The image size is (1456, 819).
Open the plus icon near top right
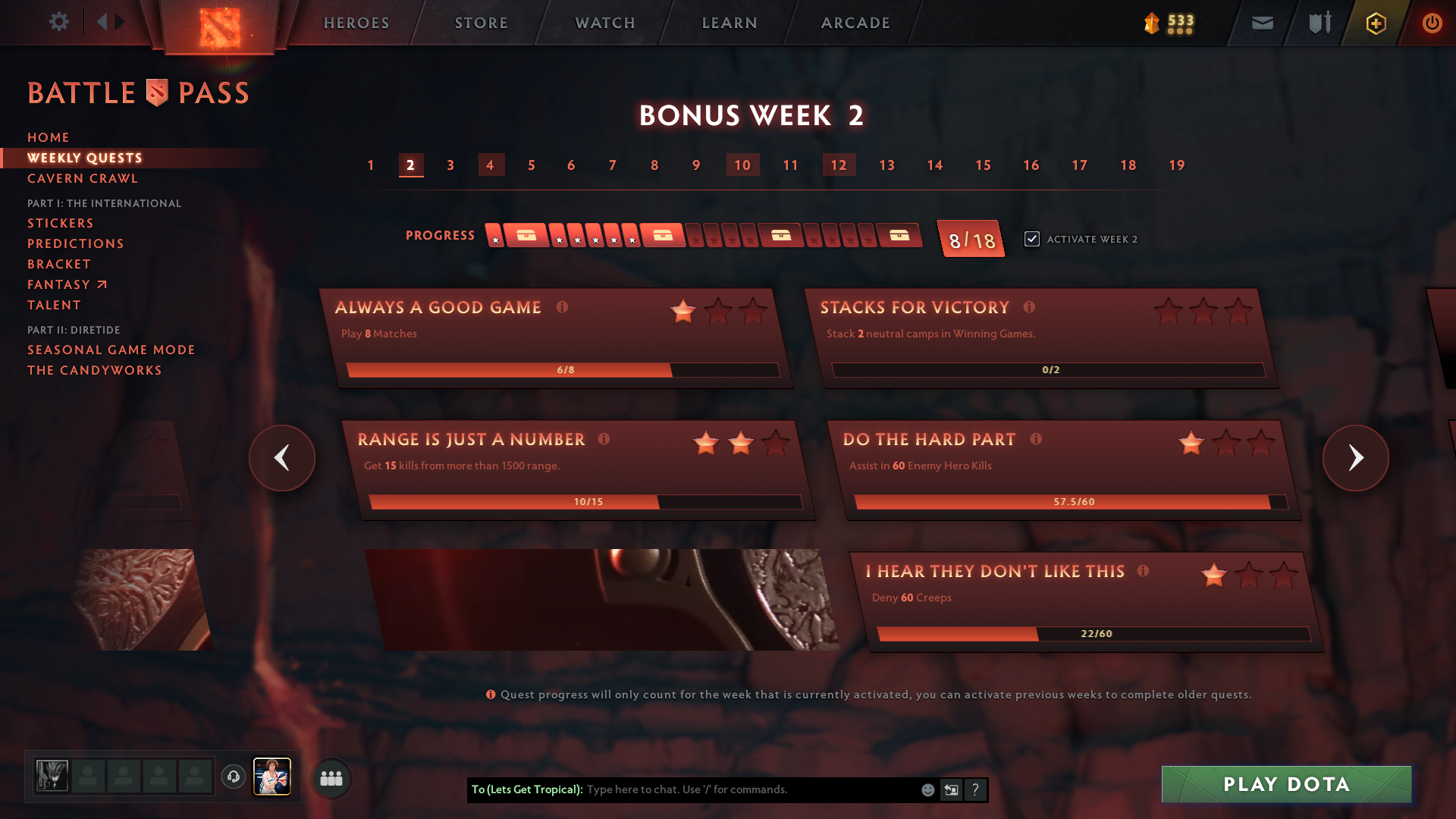[1375, 23]
